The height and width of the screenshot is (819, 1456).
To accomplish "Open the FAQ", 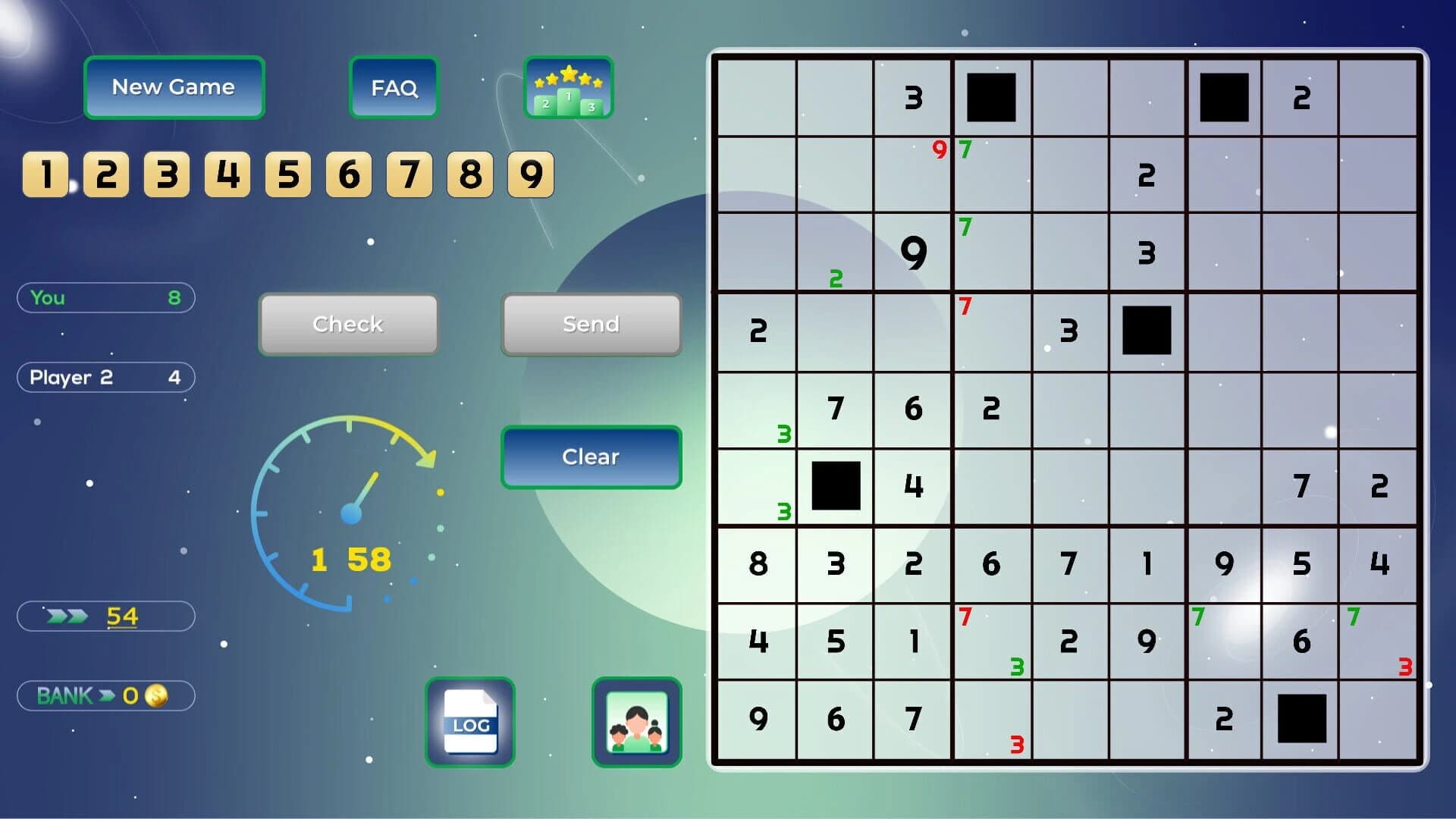I will click(x=394, y=86).
